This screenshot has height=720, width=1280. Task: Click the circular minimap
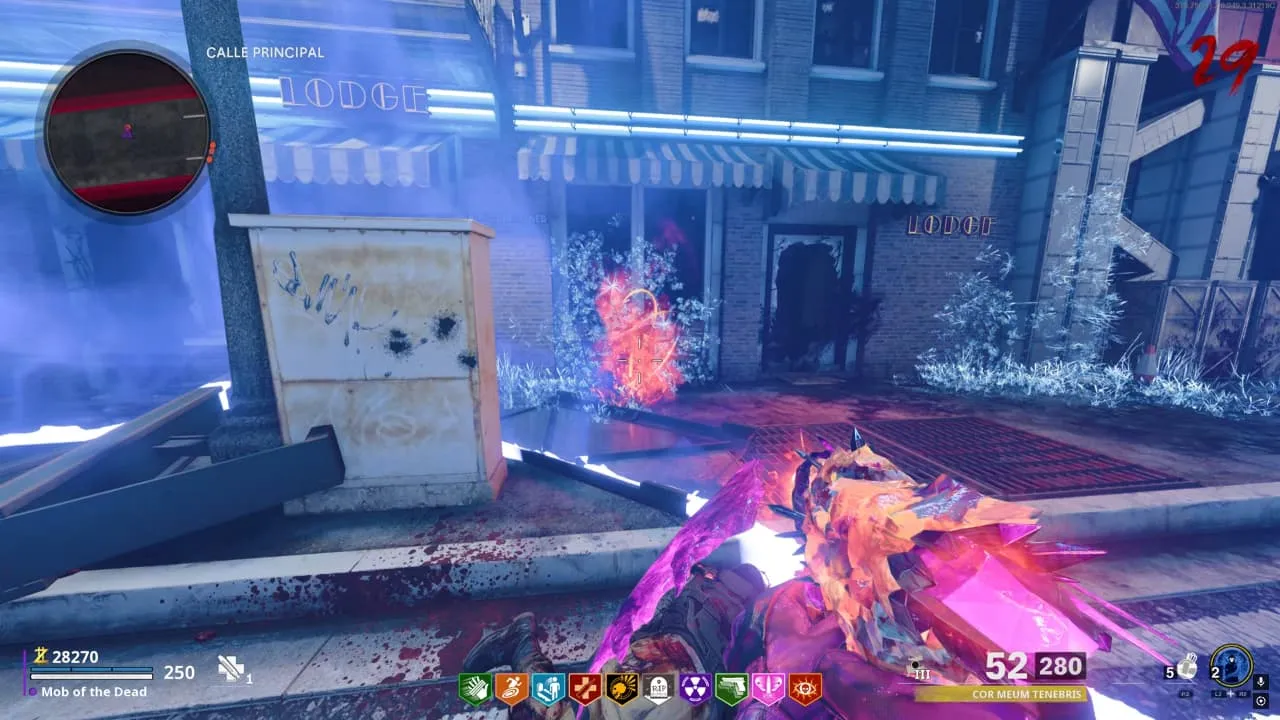pyautogui.click(x=127, y=130)
